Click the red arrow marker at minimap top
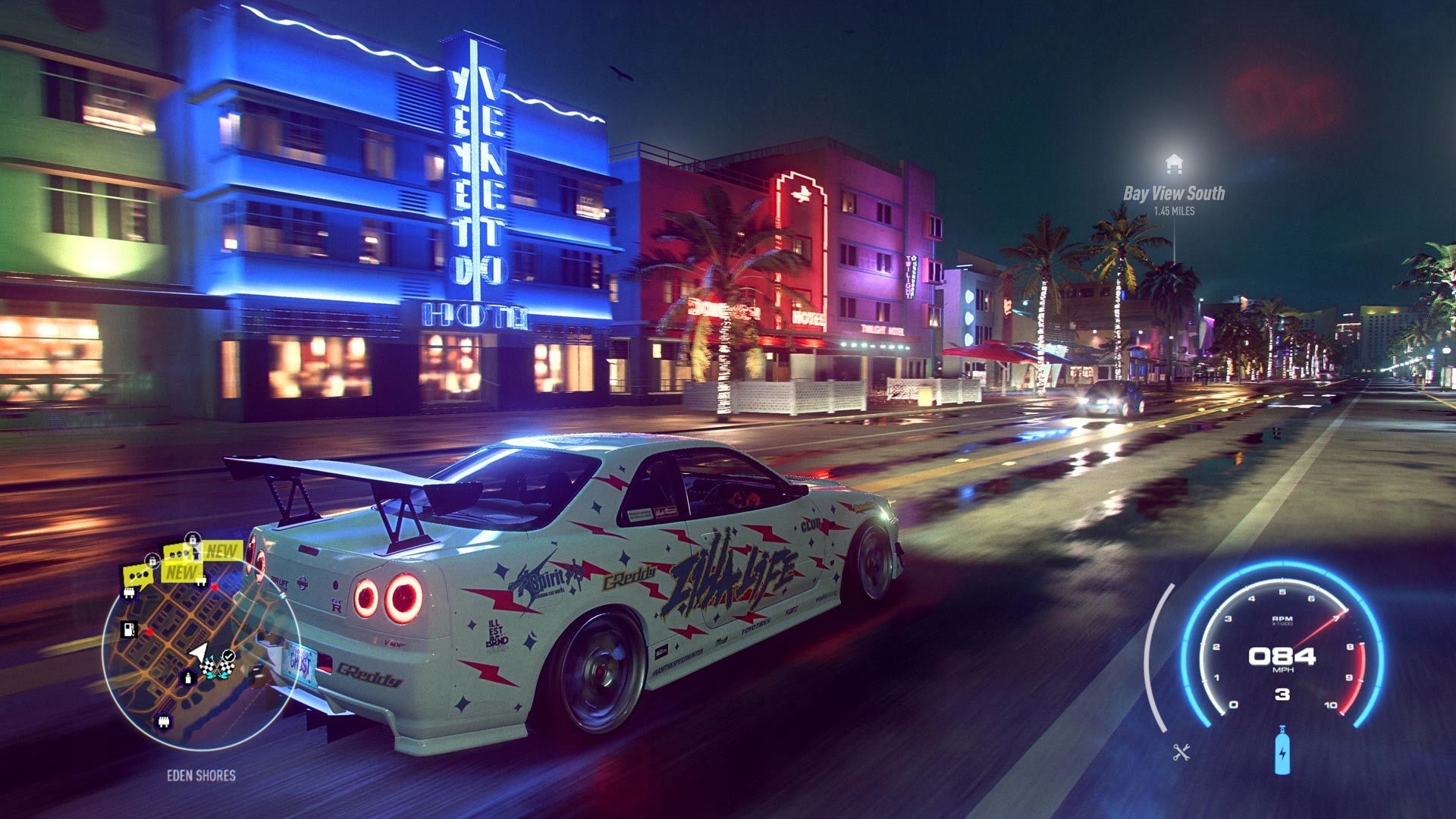This screenshot has width=1456, height=819. [x=213, y=588]
